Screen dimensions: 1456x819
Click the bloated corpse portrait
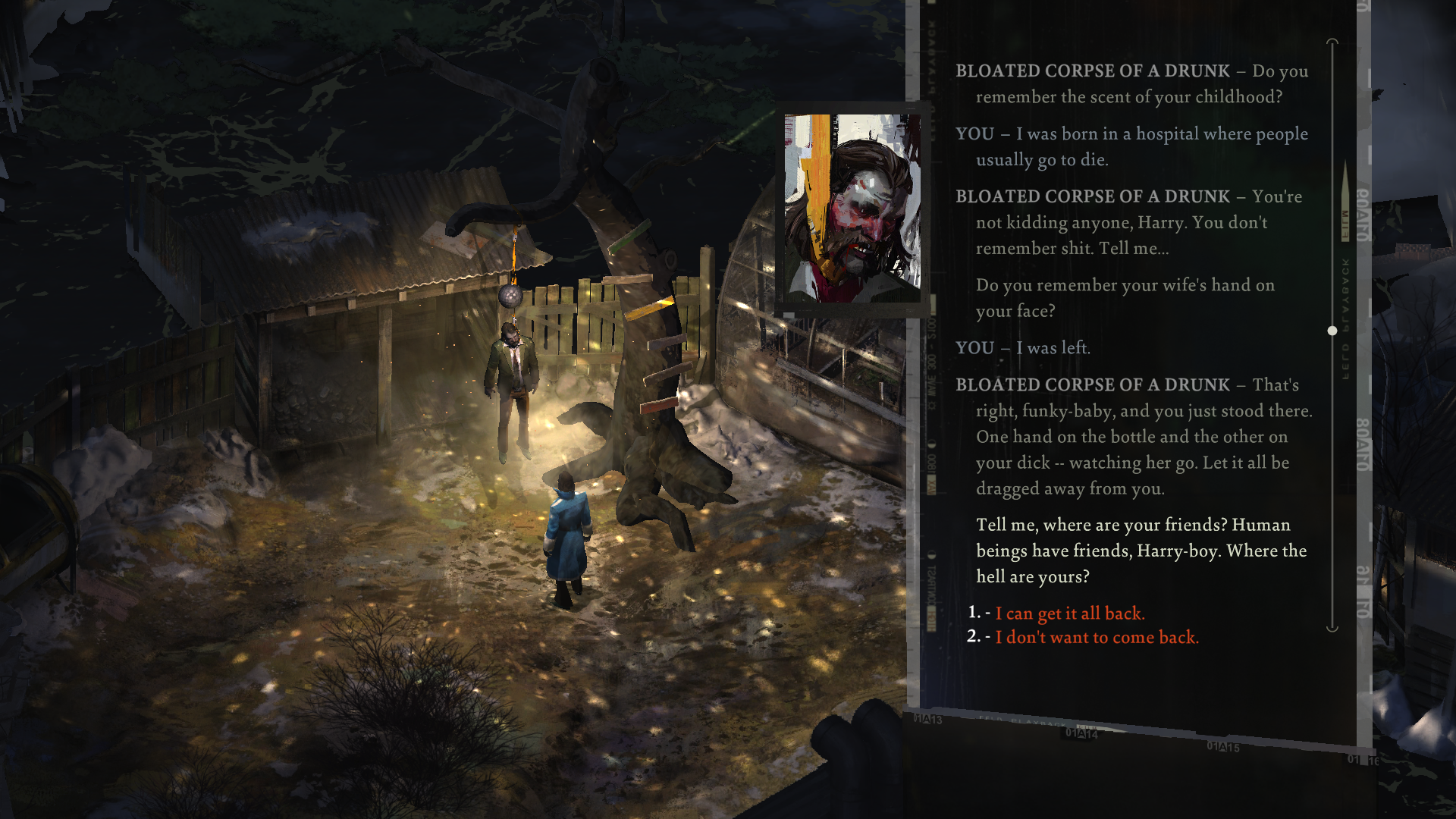coord(852,209)
